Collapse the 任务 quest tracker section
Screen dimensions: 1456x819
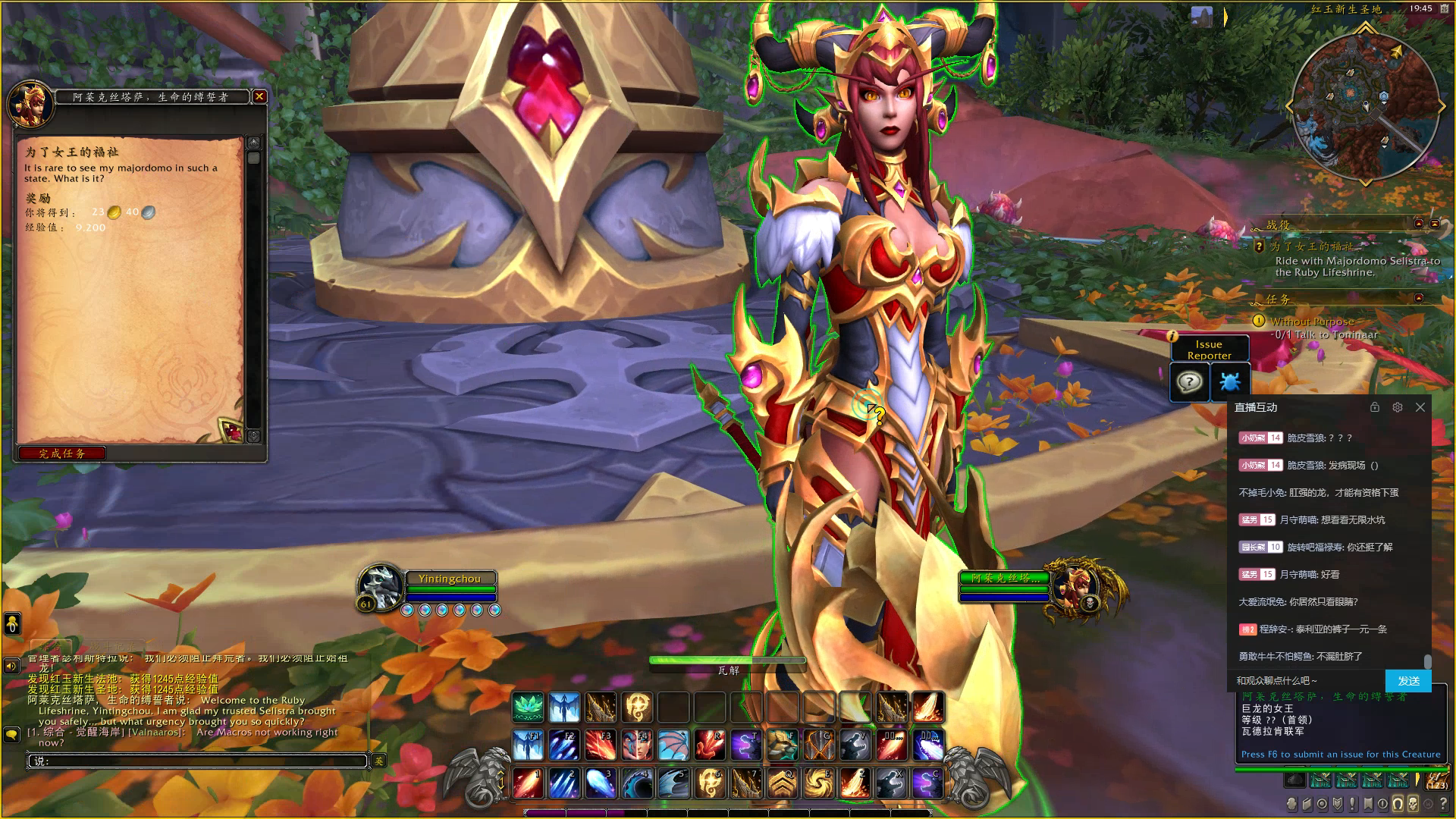1419,299
